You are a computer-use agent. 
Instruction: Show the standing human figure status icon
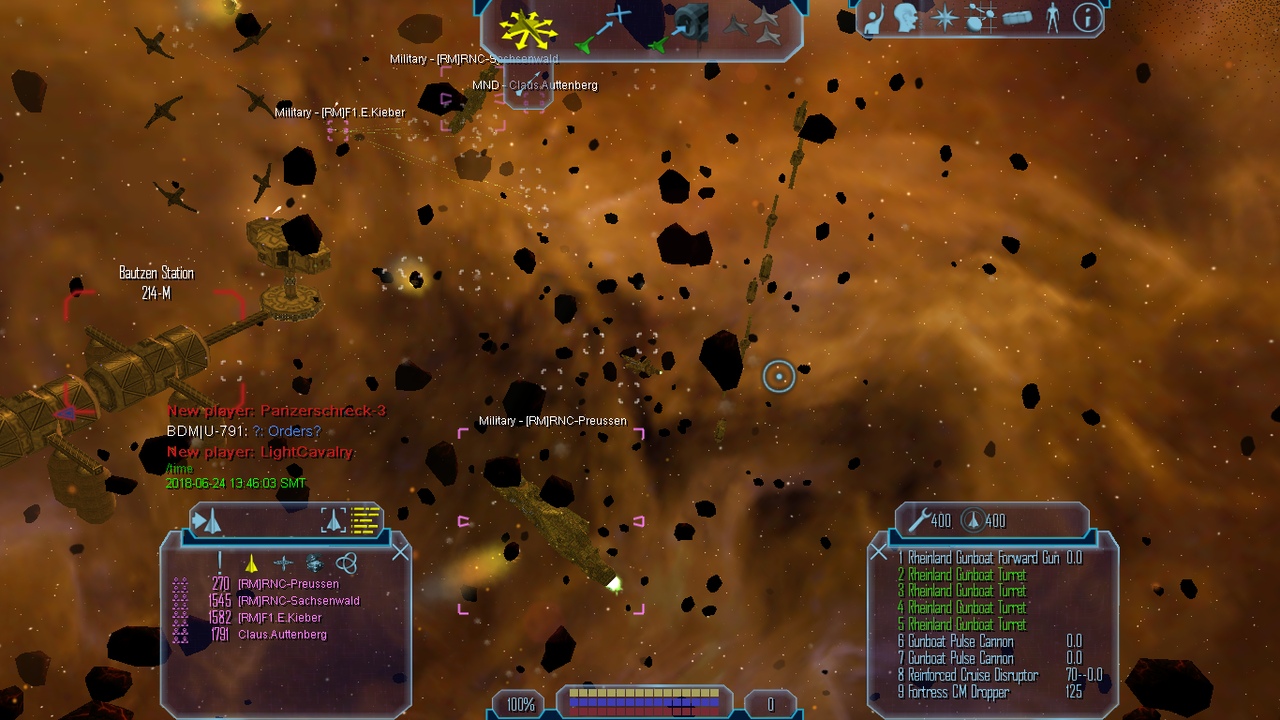click(x=1052, y=18)
